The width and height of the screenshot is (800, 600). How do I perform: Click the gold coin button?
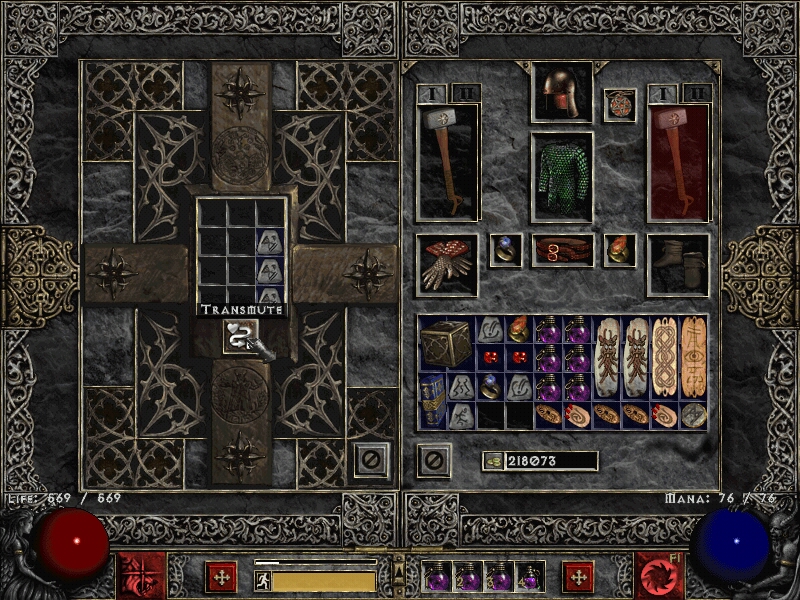click(492, 461)
